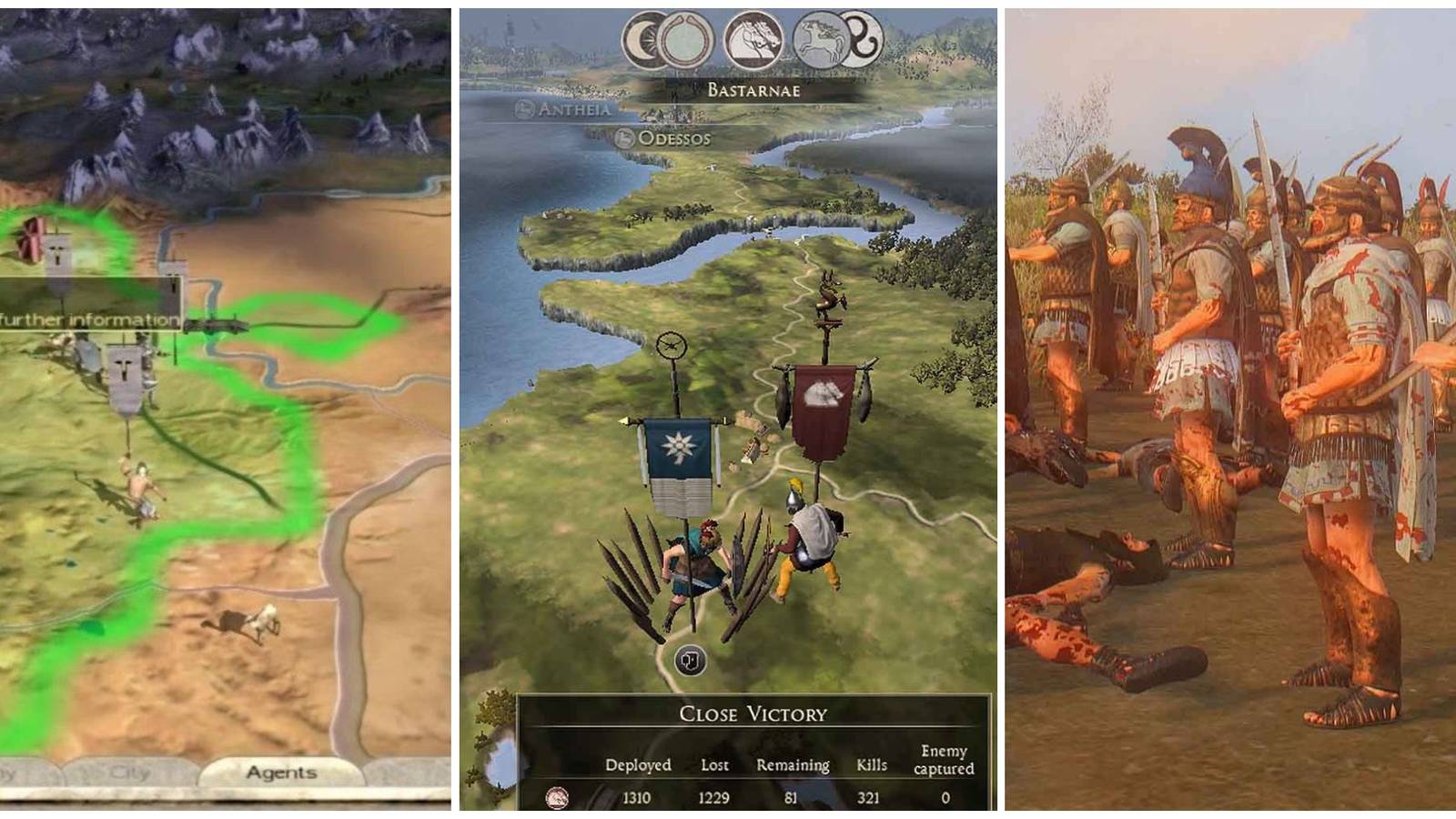Click the settlement icon beside Odessos label

[625, 138]
